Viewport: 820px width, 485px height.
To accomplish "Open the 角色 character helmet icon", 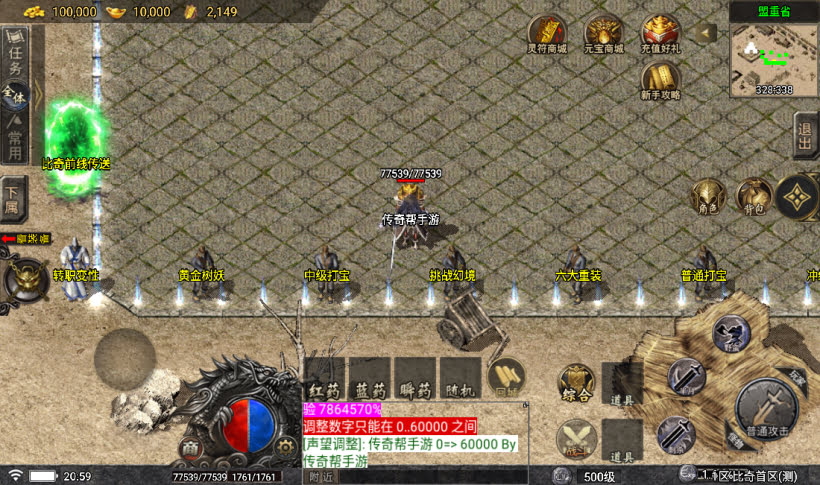I will tap(708, 197).
